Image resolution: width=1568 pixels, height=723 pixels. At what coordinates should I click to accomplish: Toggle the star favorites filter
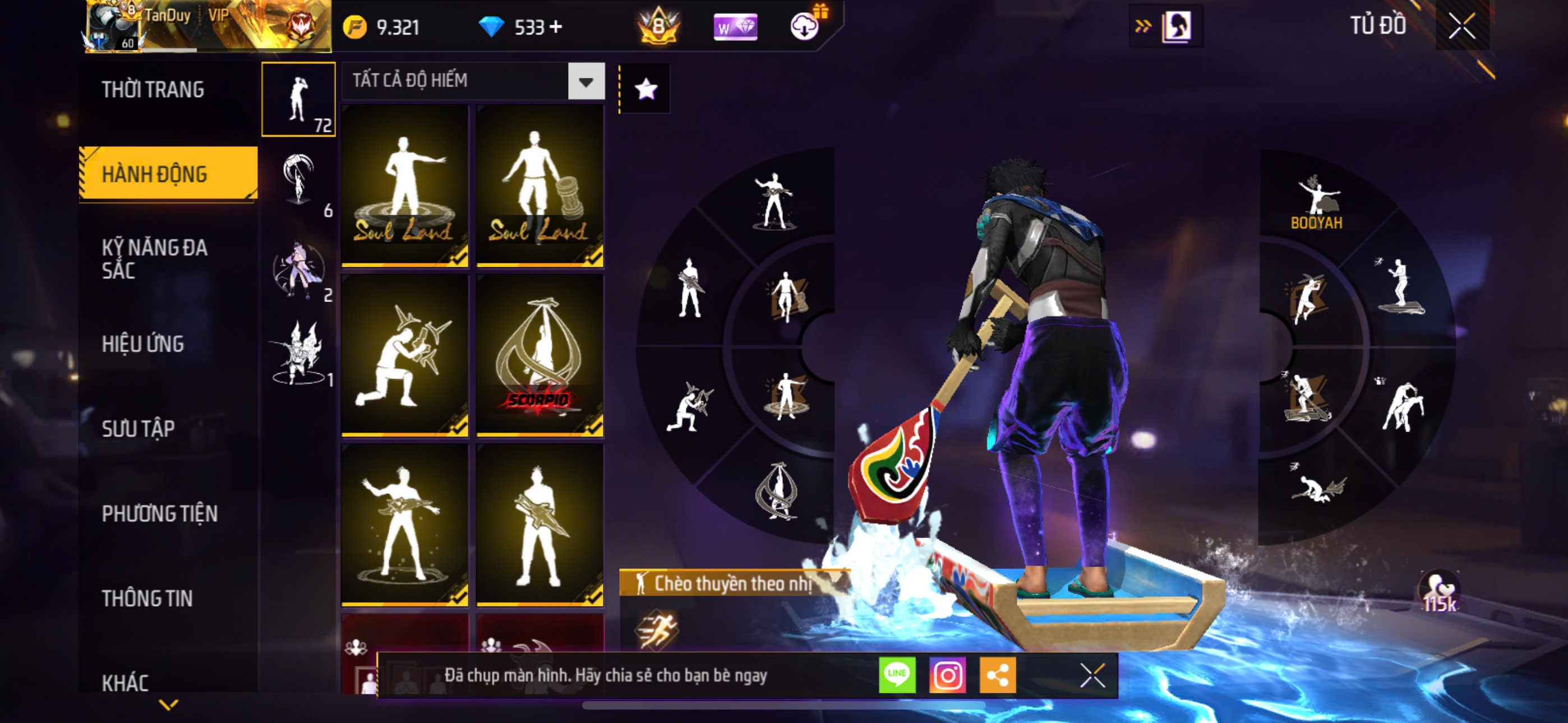[x=645, y=90]
